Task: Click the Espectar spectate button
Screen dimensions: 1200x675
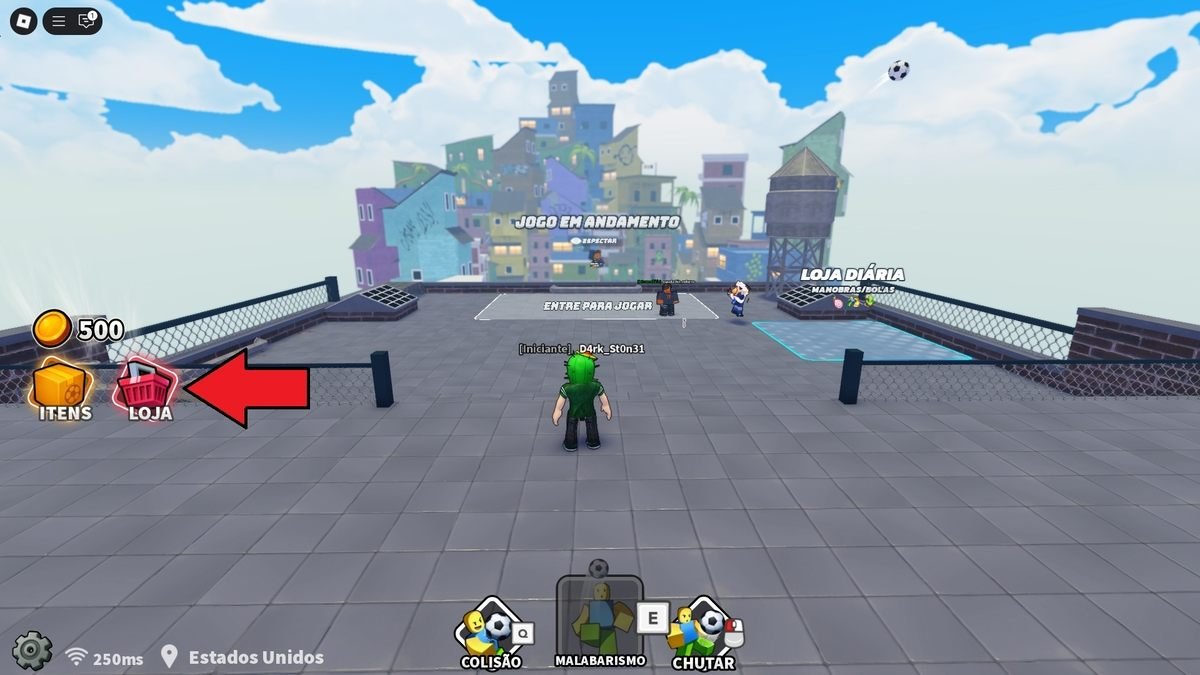Action: click(596, 241)
